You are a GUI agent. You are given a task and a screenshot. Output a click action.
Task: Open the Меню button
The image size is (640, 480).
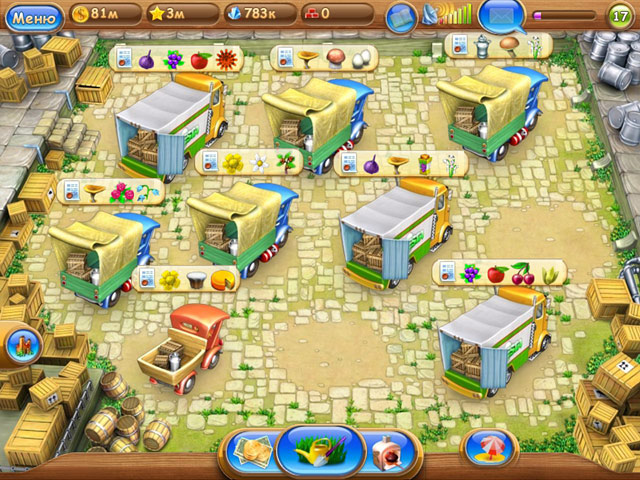pyautogui.click(x=34, y=16)
